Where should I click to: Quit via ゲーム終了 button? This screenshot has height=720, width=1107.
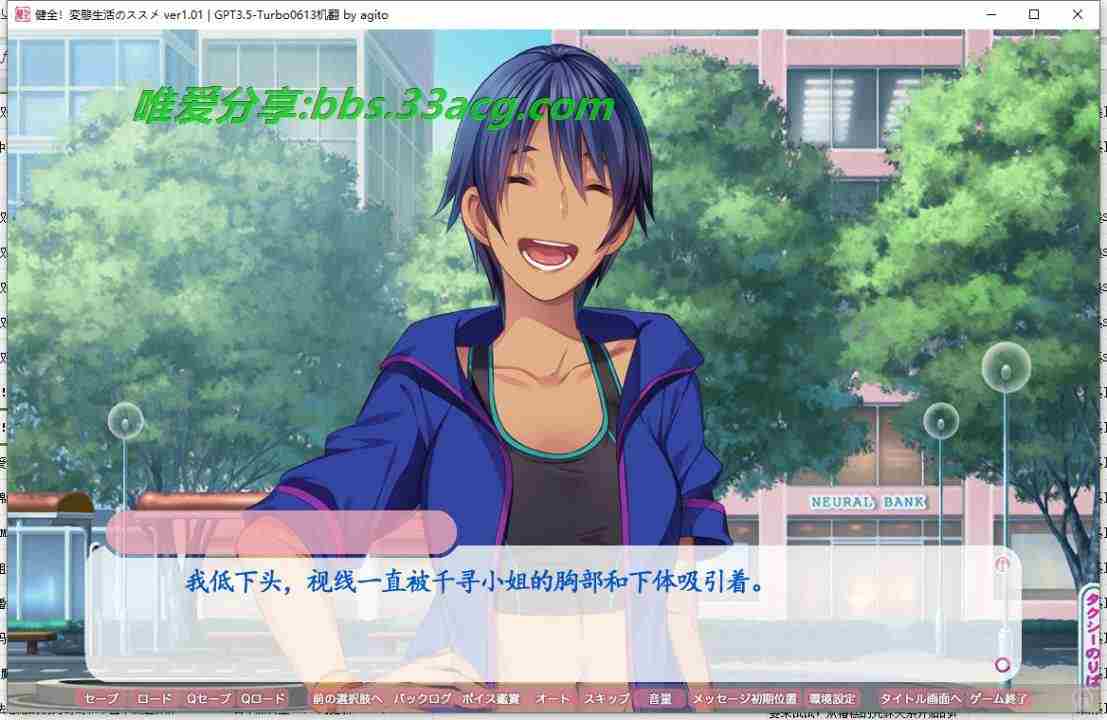[998, 699]
